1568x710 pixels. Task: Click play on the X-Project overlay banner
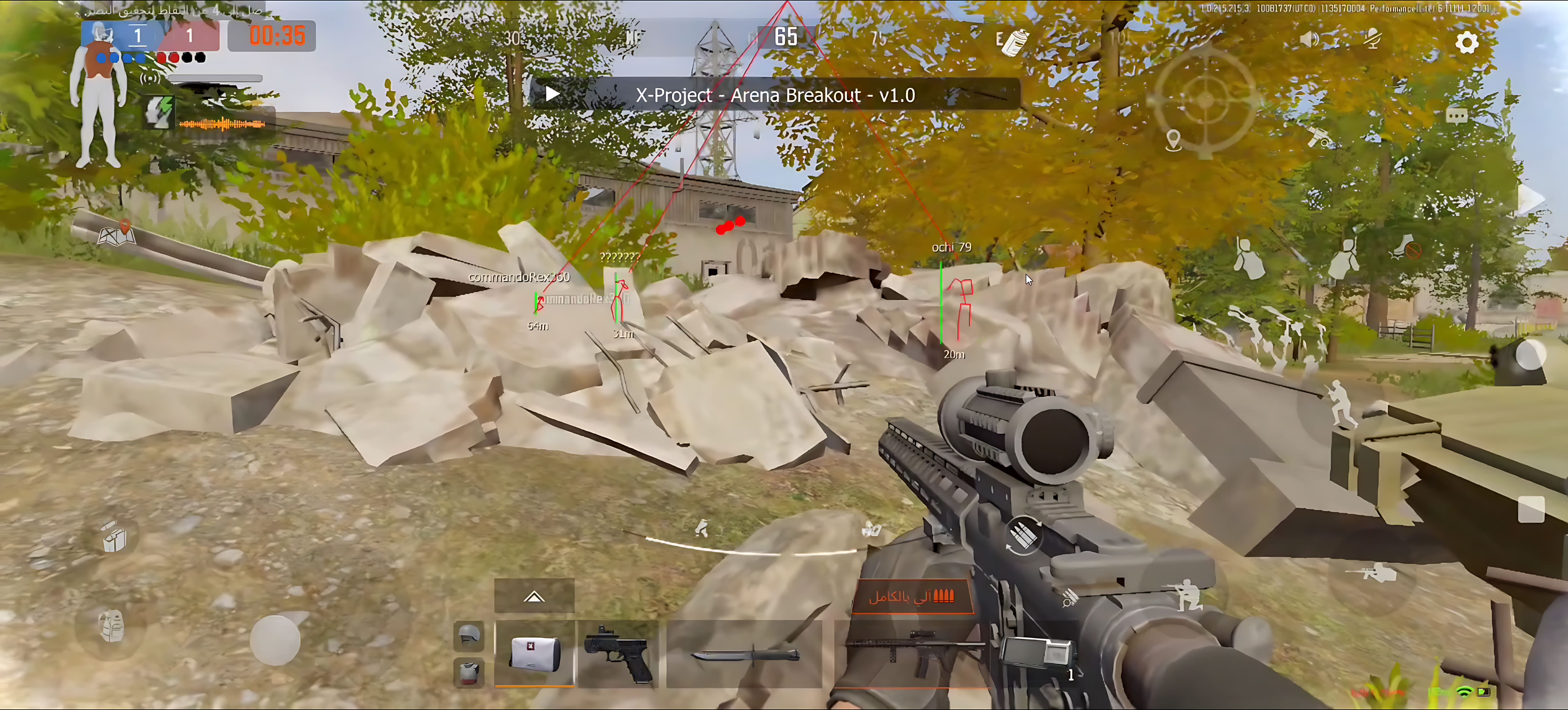coord(552,94)
